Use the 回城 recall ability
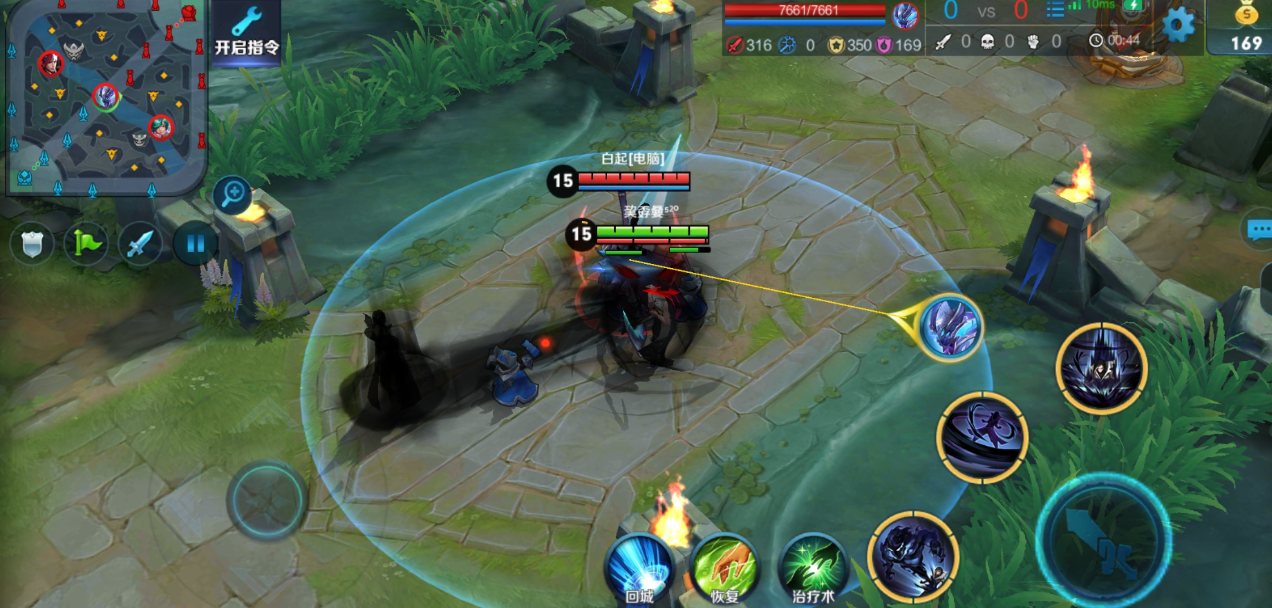 click(x=640, y=568)
